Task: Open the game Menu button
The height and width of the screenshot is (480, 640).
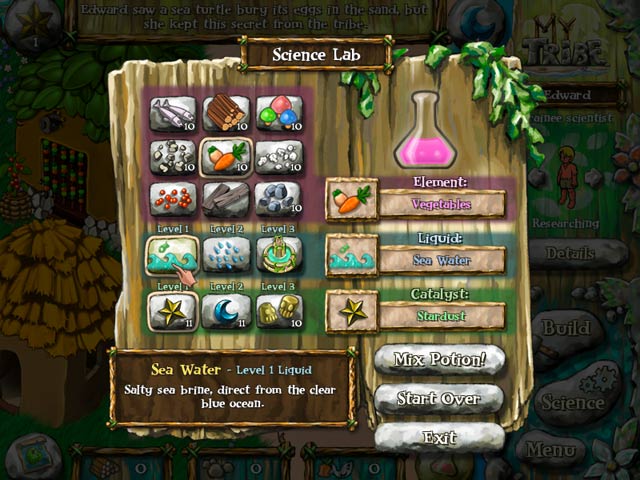Action: [x=551, y=450]
